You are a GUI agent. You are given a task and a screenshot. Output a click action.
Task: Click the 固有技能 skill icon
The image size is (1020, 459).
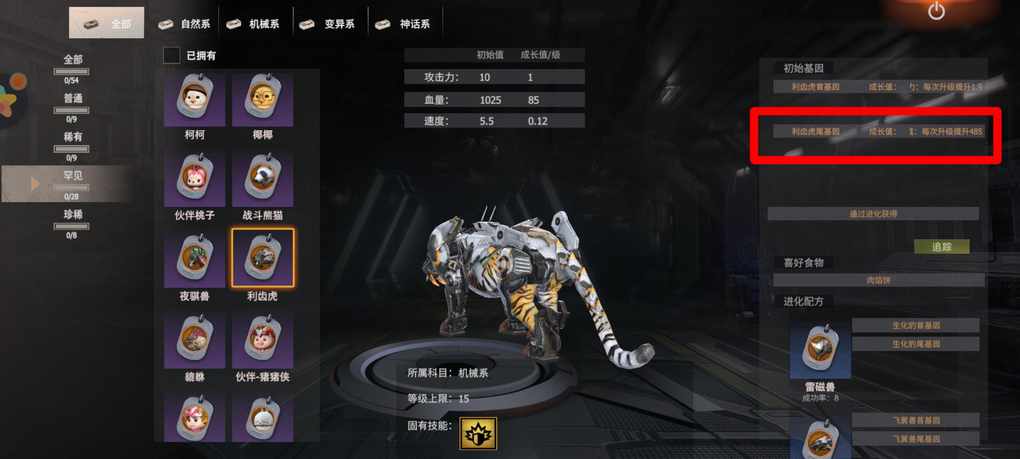click(478, 432)
